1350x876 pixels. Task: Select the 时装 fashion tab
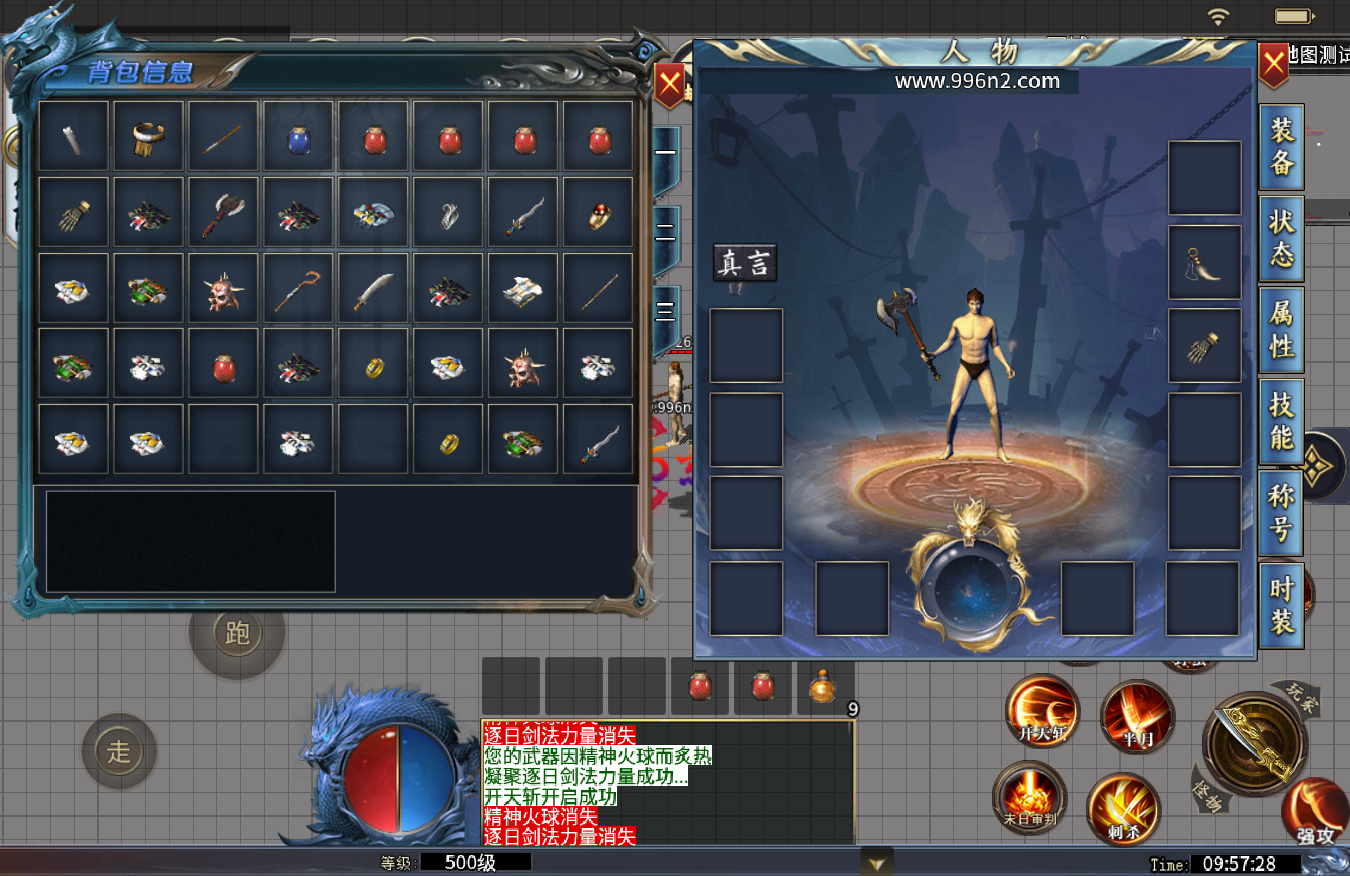pyautogui.click(x=1281, y=605)
